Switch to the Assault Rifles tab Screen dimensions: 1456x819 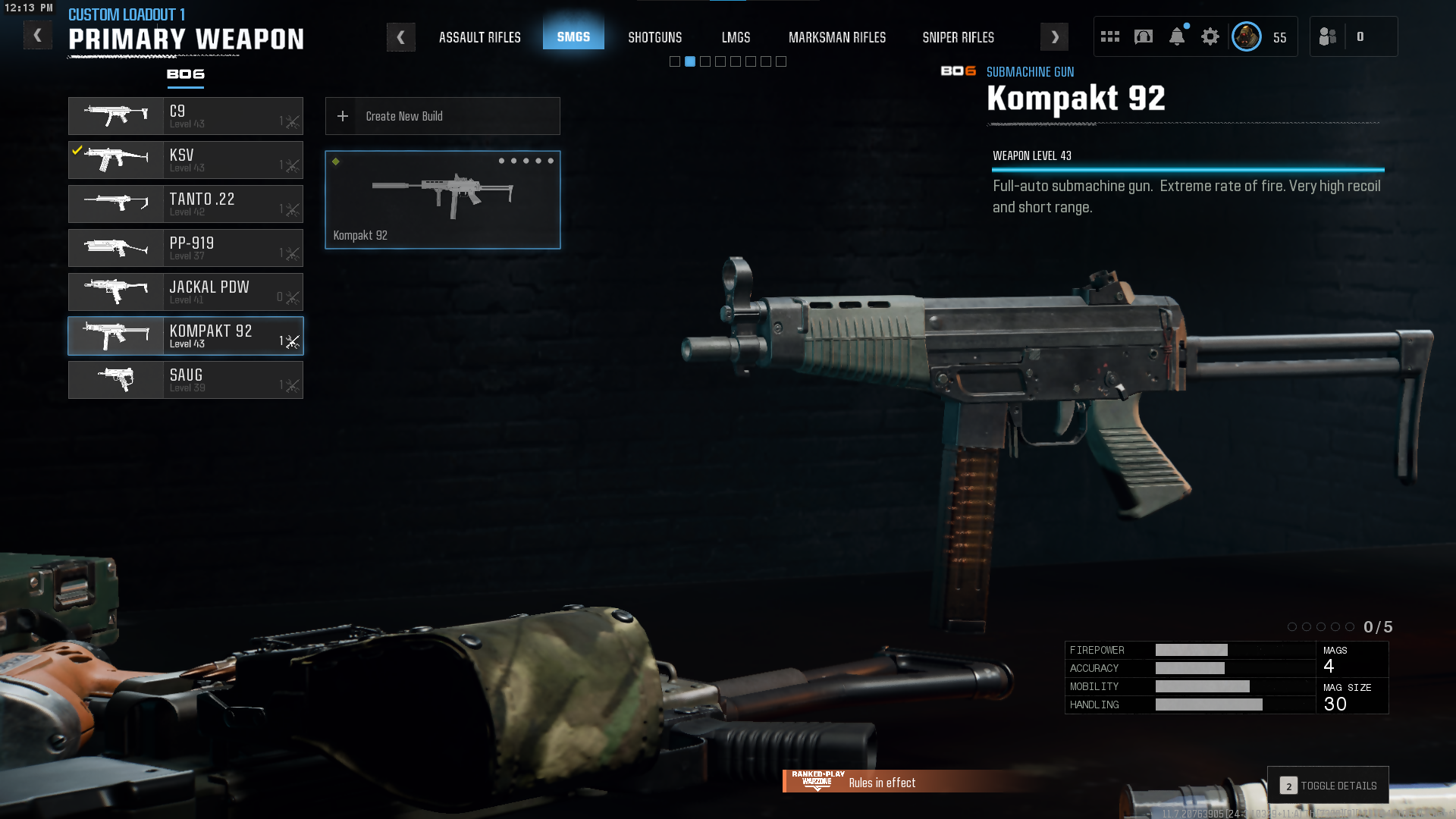(479, 37)
